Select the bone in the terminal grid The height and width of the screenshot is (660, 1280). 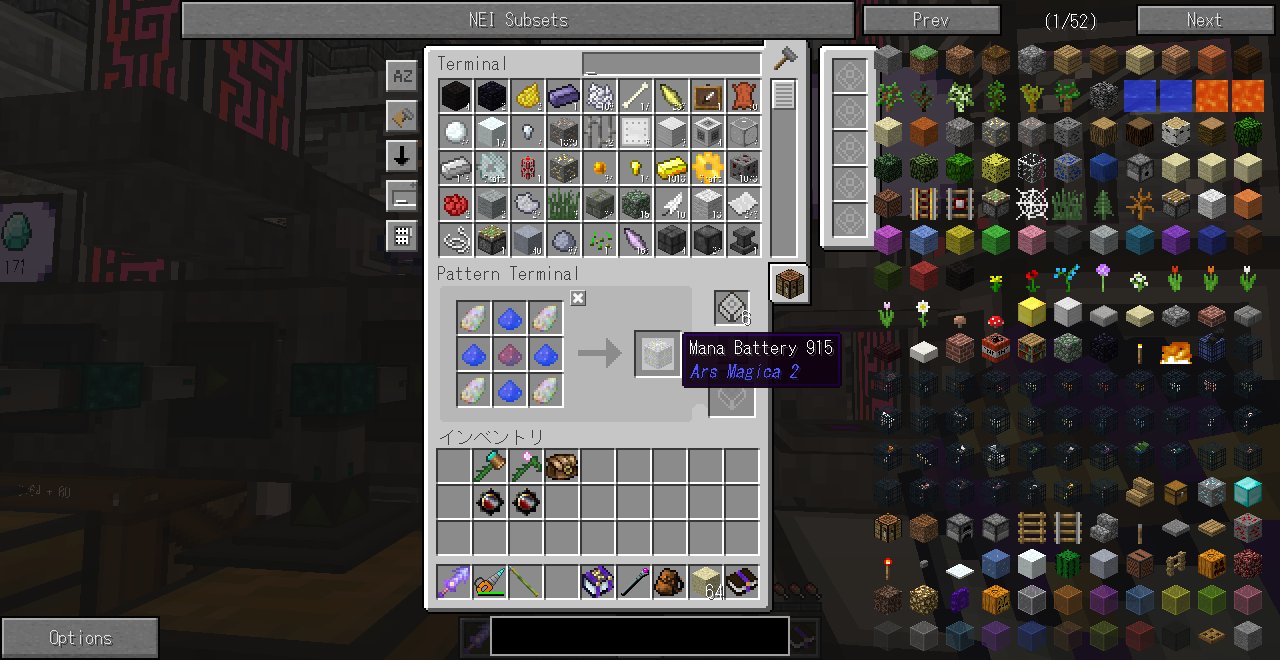click(635, 97)
